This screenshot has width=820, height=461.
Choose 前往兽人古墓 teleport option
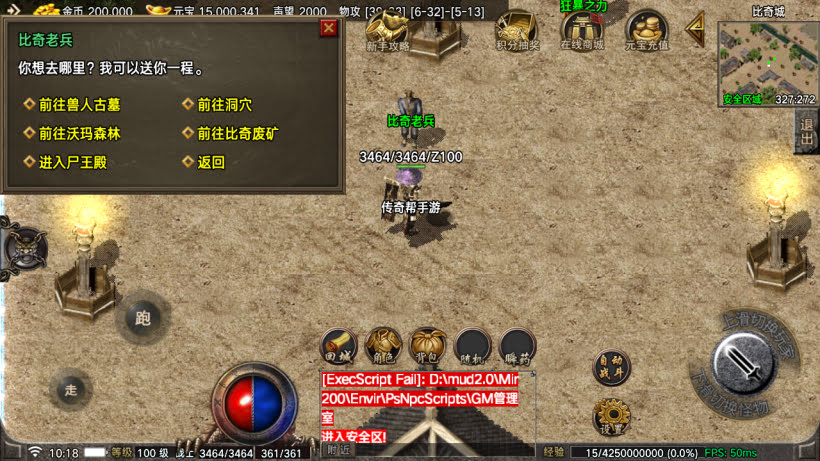click(x=79, y=105)
